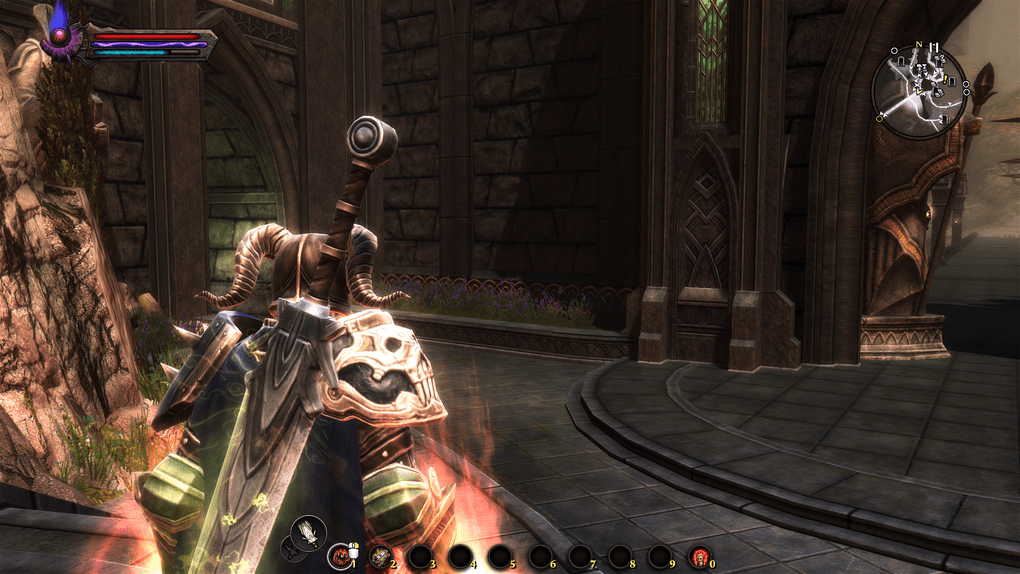The image size is (1020, 574).
Task: Switch to the secondary weapon icon
Action: [288, 546]
